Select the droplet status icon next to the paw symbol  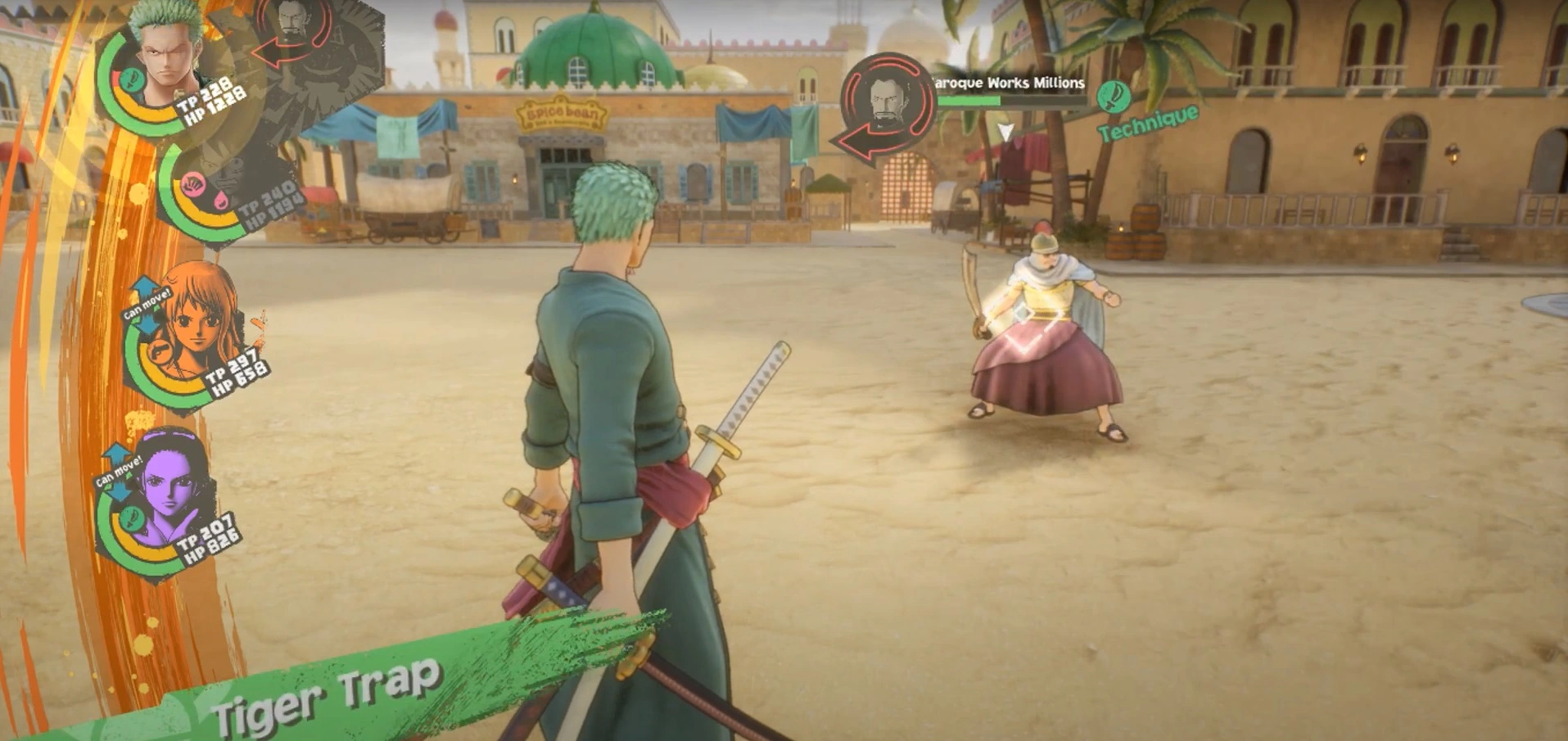221,198
